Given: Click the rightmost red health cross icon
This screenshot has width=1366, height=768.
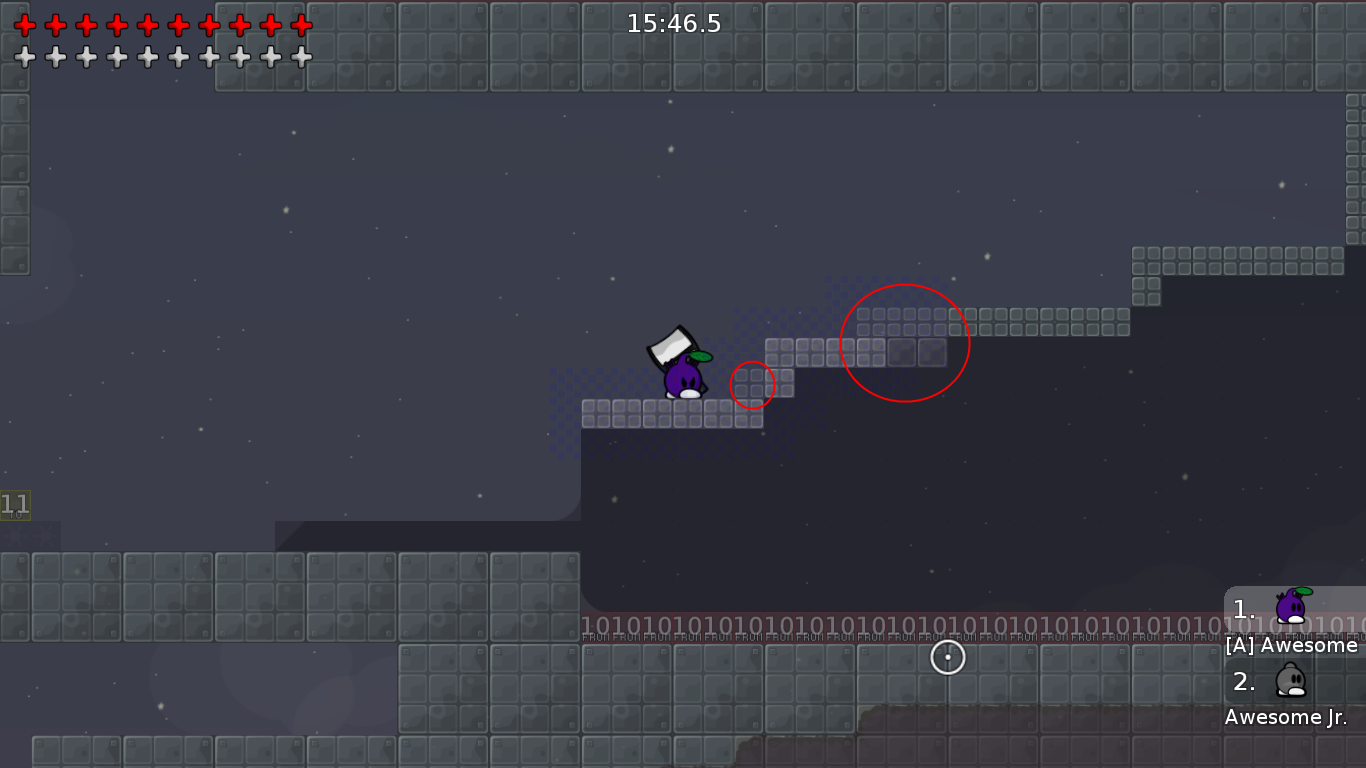Looking at the screenshot, I should [x=301, y=26].
